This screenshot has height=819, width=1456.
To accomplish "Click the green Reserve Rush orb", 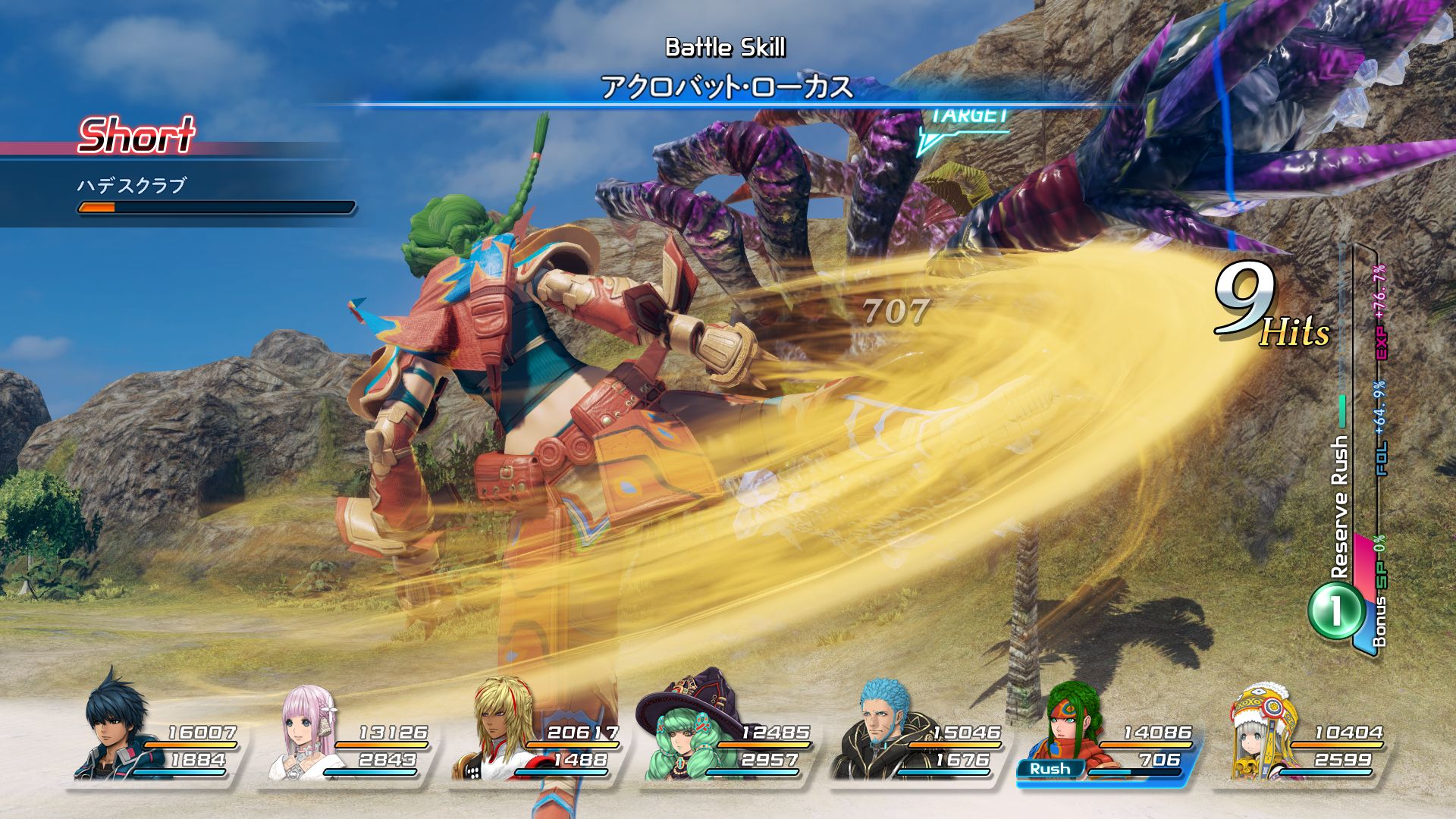I will 1335,610.
